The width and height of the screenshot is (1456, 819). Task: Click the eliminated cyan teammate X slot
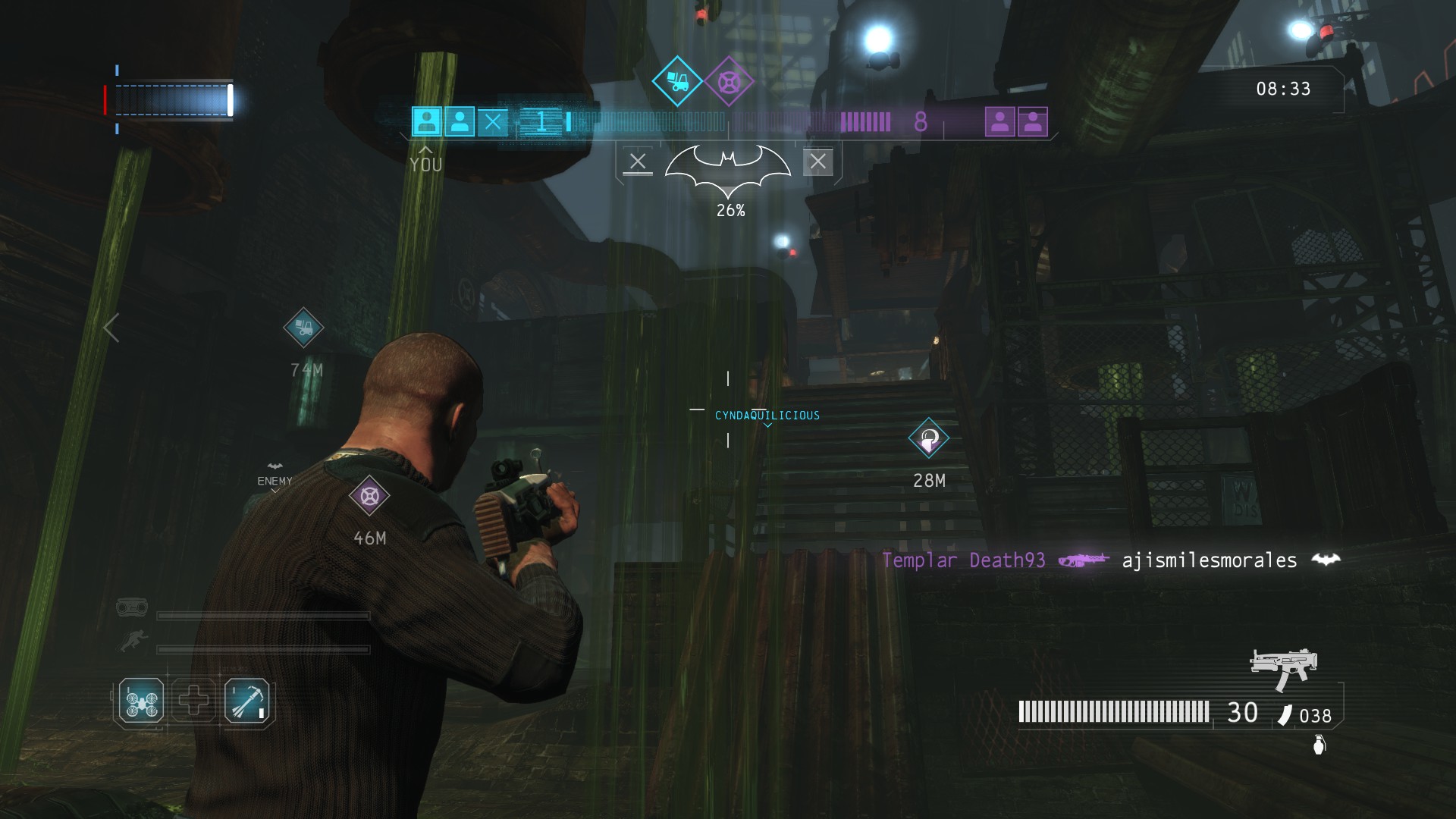pyautogui.click(x=493, y=121)
